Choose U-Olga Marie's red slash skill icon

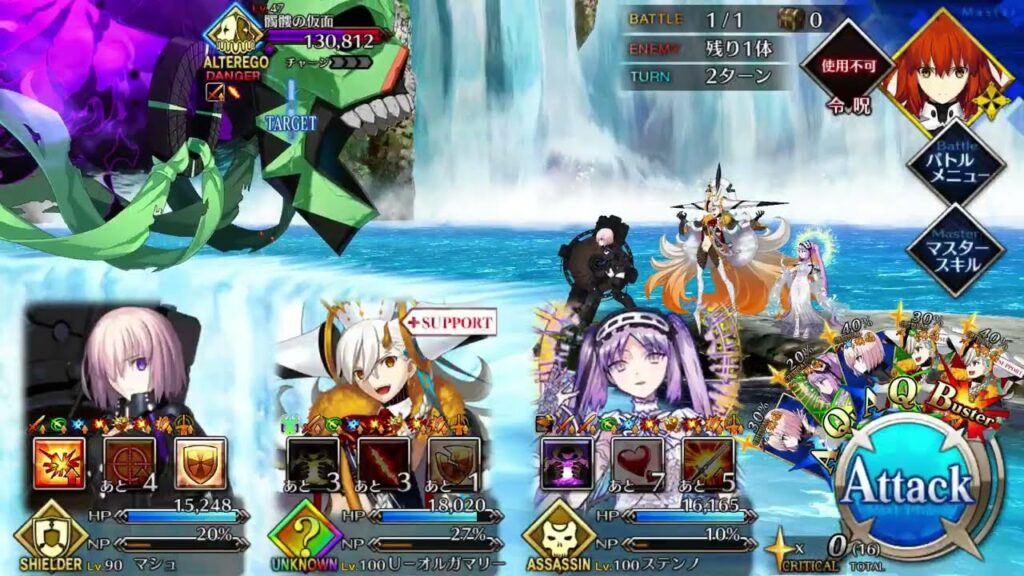point(383,462)
